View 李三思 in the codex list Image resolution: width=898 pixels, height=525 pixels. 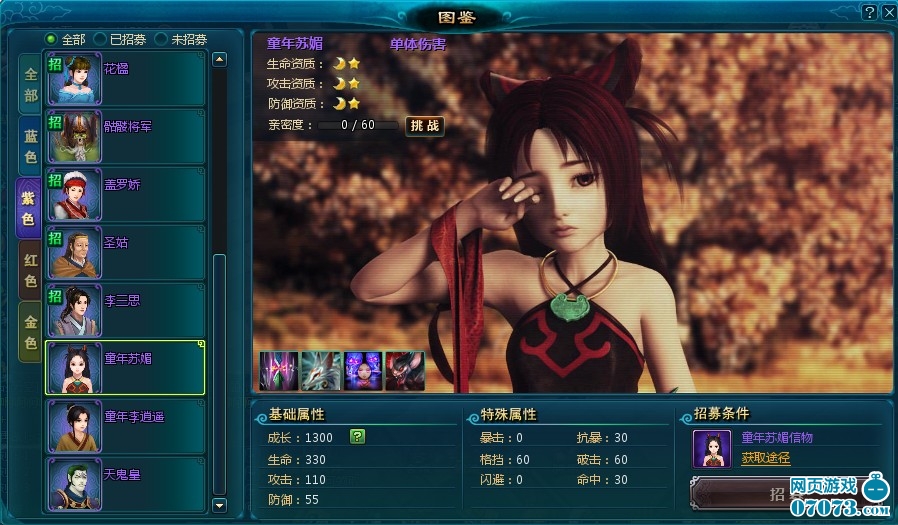[125, 311]
